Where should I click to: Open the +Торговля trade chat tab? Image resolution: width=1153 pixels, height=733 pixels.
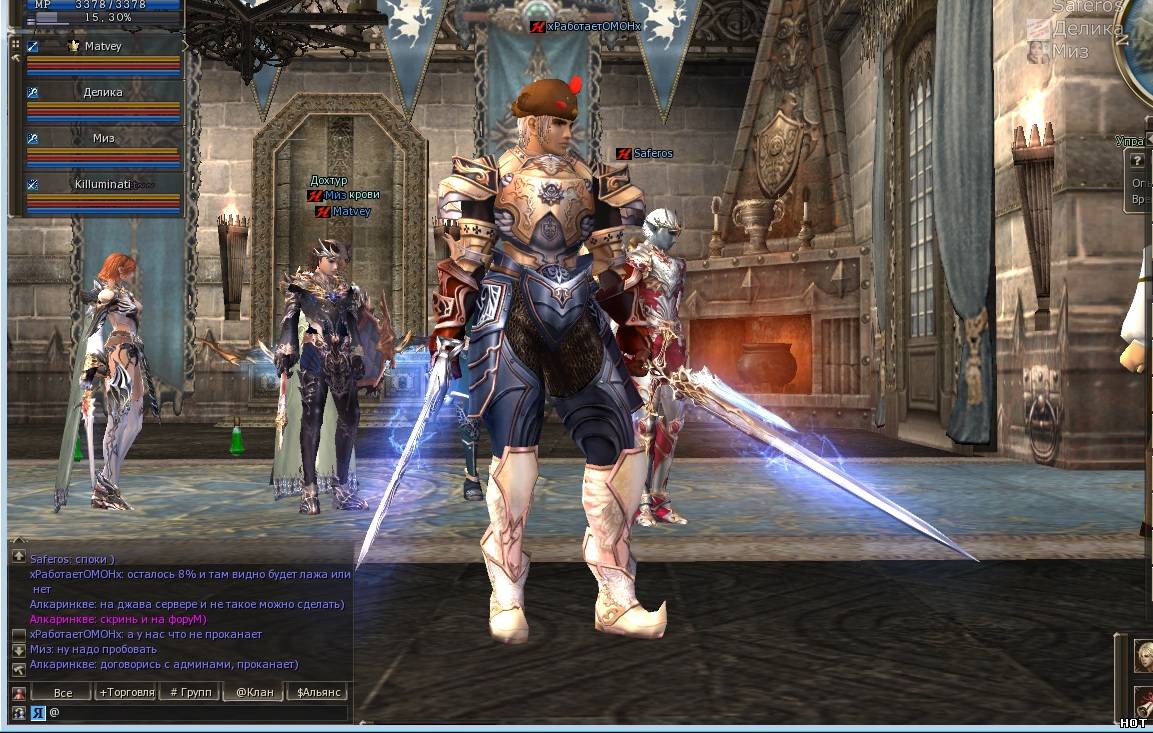click(x=126, y=692)
